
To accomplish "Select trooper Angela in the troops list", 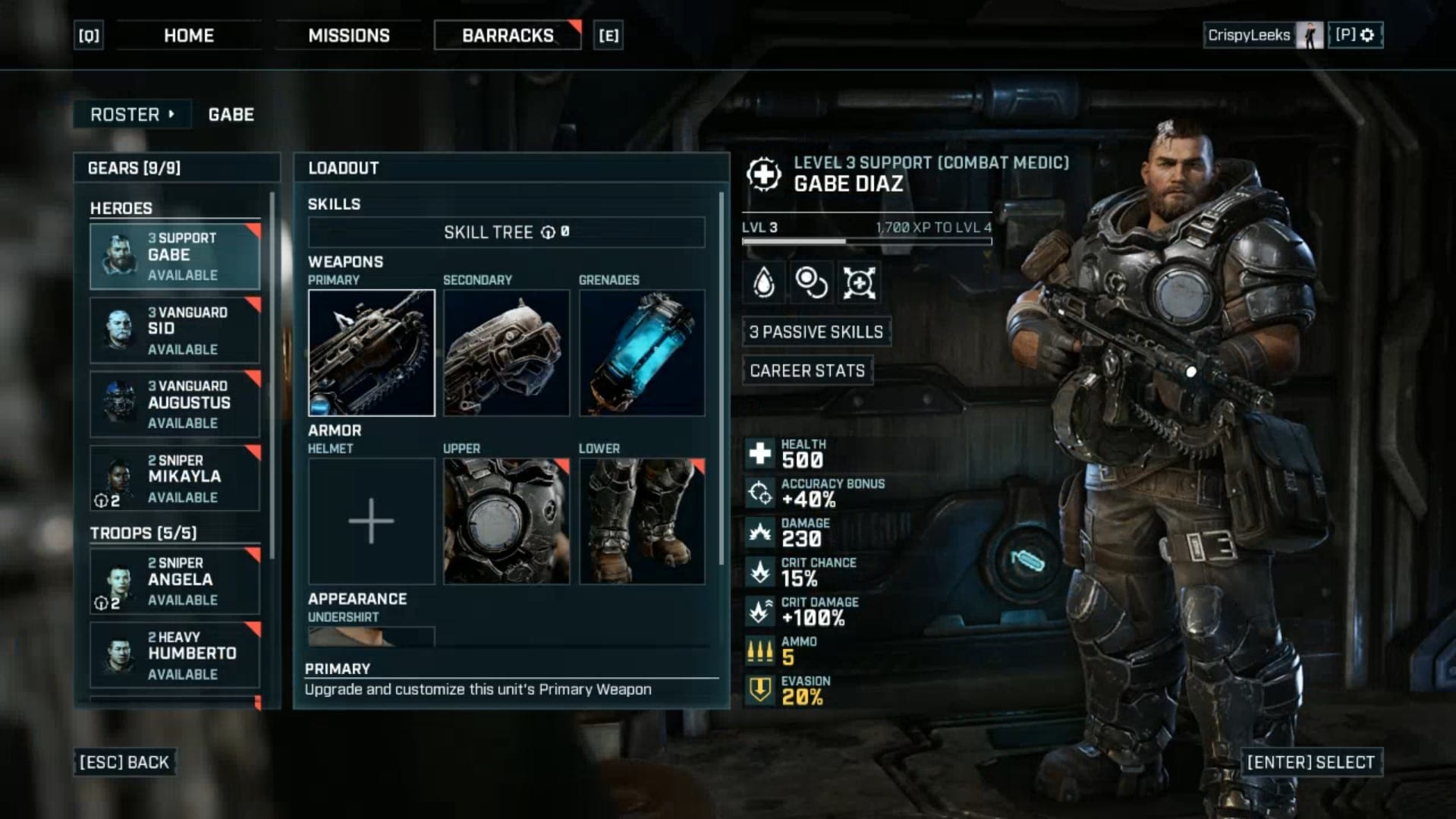I will [175, 581].
